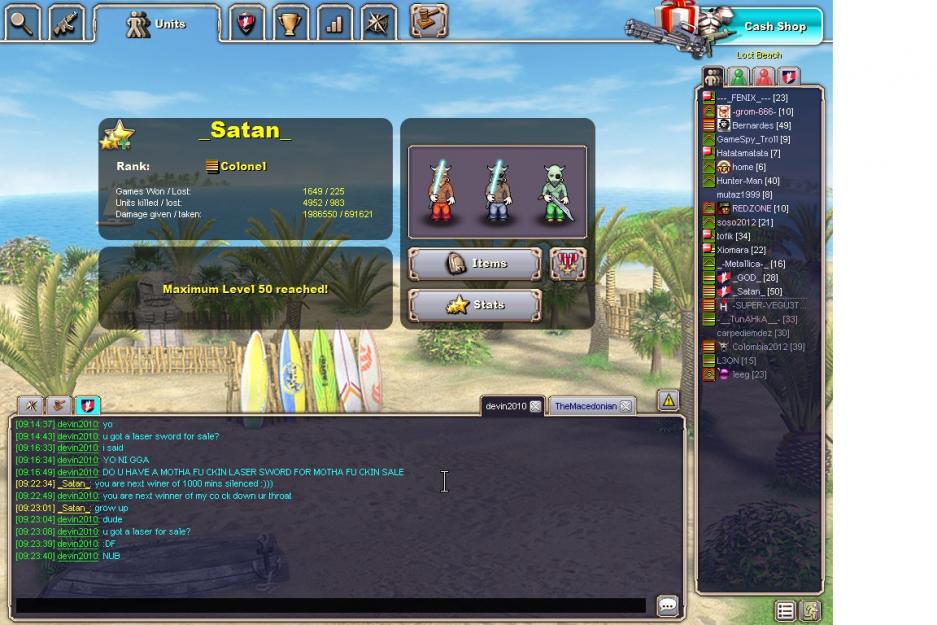Open the Items menu
Screen dimensions: 937x625
[475, 264]
